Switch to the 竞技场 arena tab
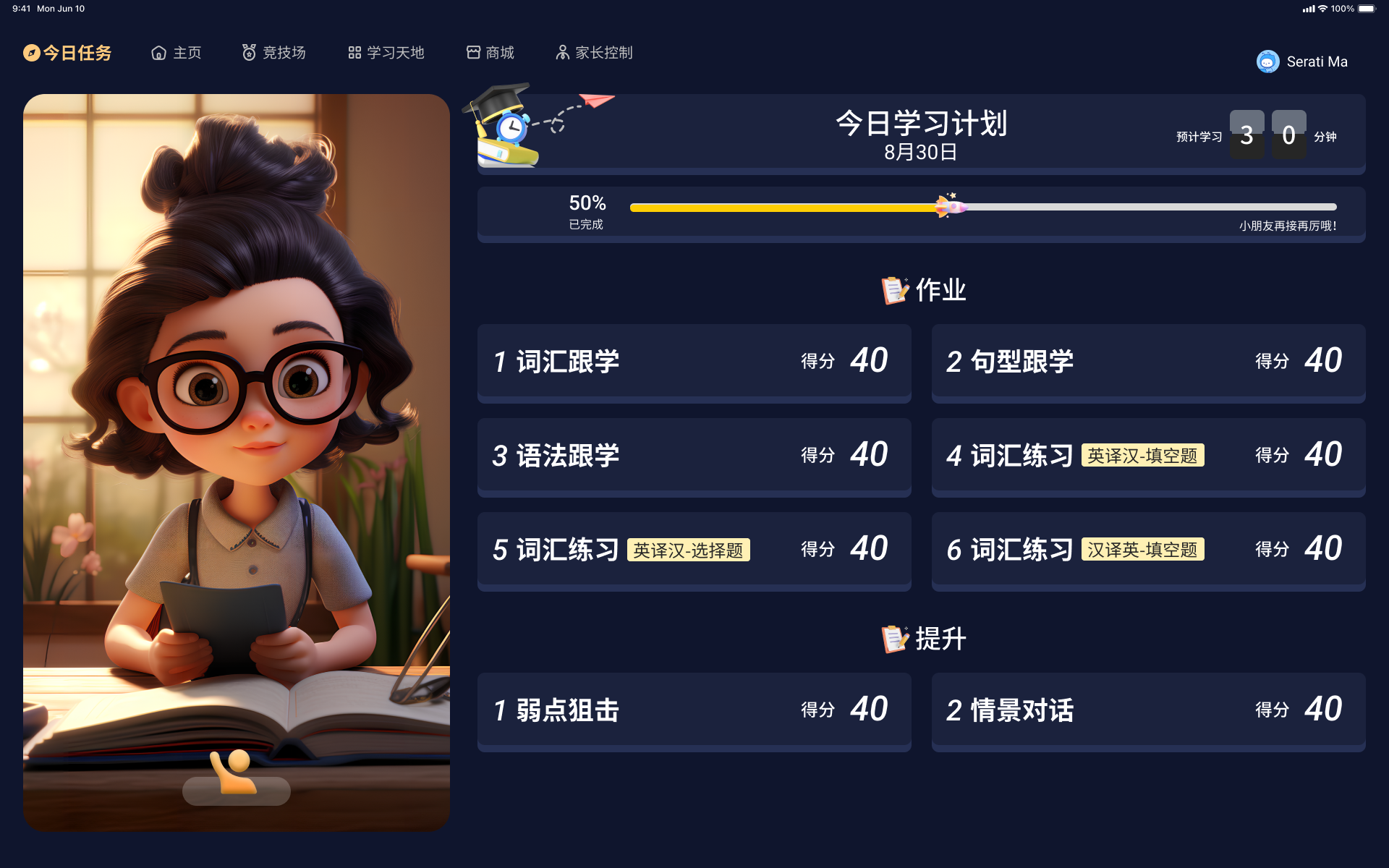This screenshot has height=868, width=1389. click(x=274, y=53)
